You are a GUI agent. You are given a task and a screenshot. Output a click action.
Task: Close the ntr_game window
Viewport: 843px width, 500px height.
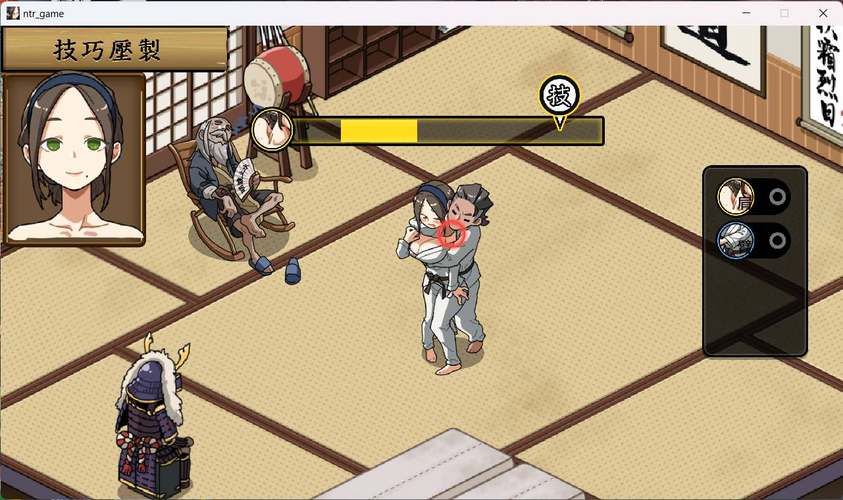click(x=822, y=13)
